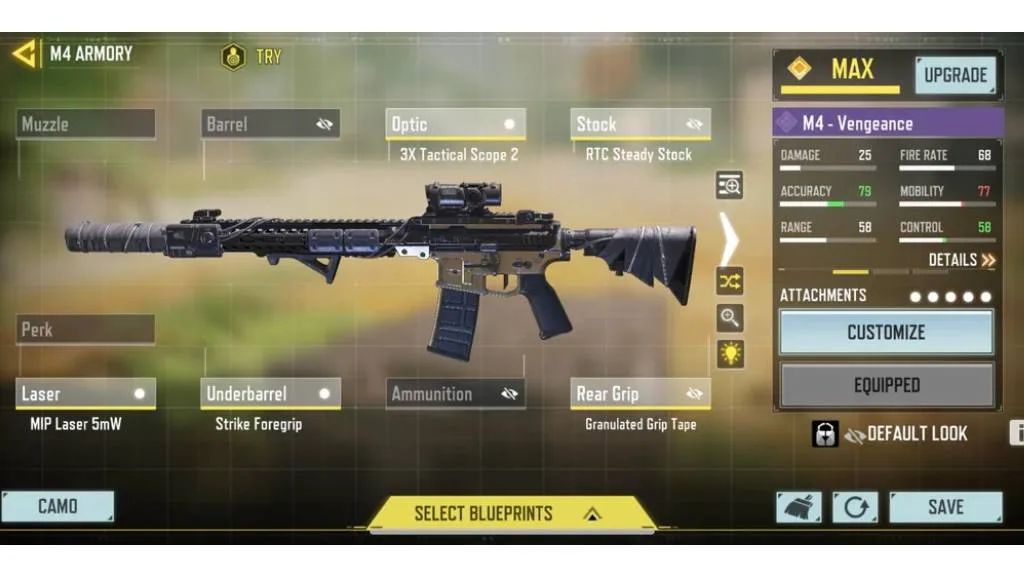Reset attachments with the circular arrow
Viewport: 1024px width, 576px height.
point(855,507)
